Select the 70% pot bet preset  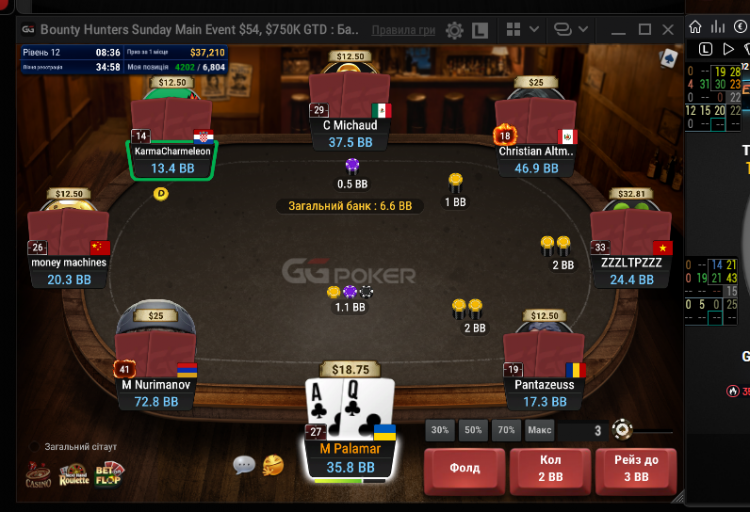tap(507, 431)
